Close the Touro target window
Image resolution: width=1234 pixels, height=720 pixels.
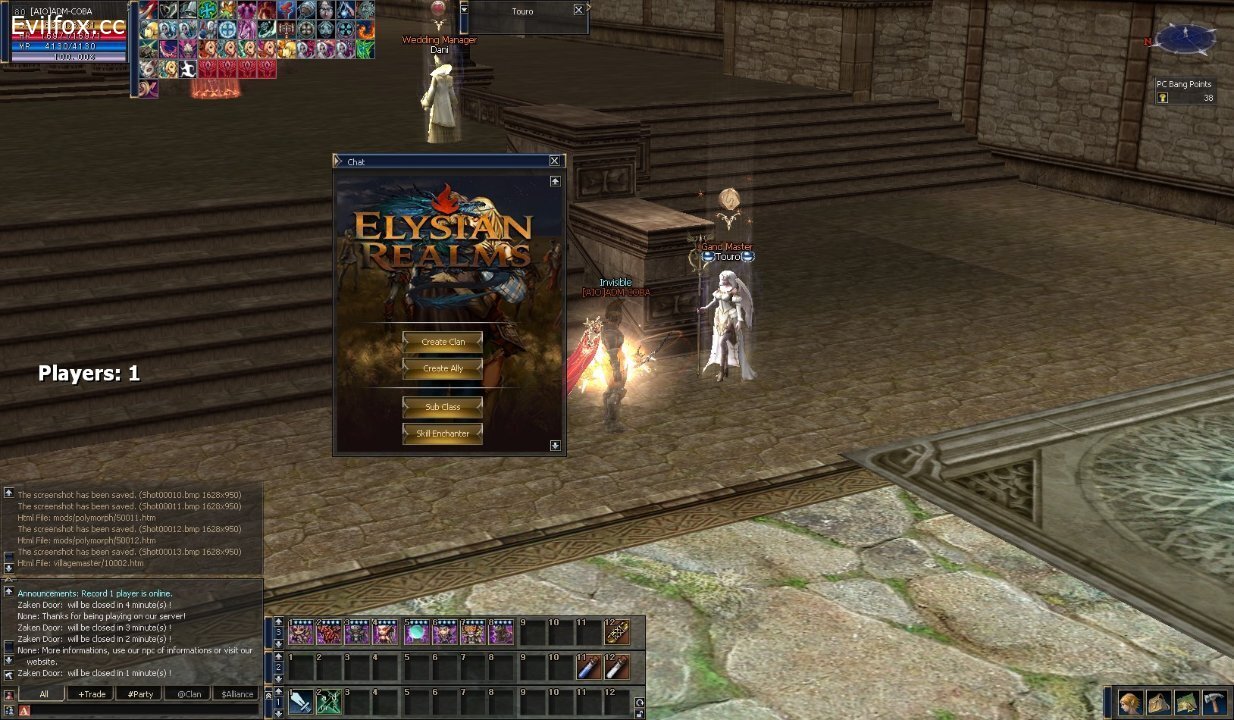pyautogui.click(x=578, y=10)
